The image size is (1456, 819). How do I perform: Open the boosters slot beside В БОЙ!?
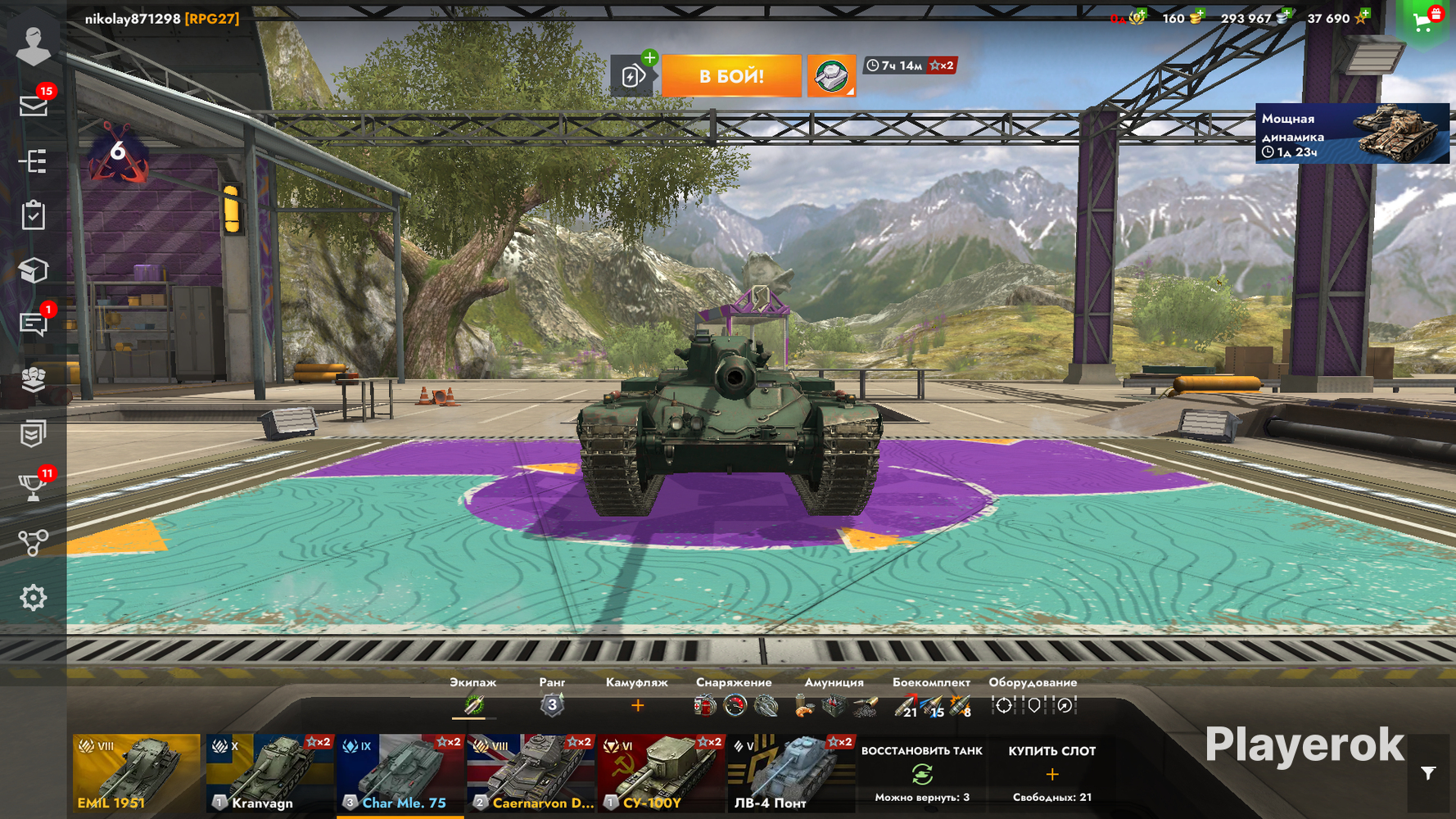coord(633,76)
